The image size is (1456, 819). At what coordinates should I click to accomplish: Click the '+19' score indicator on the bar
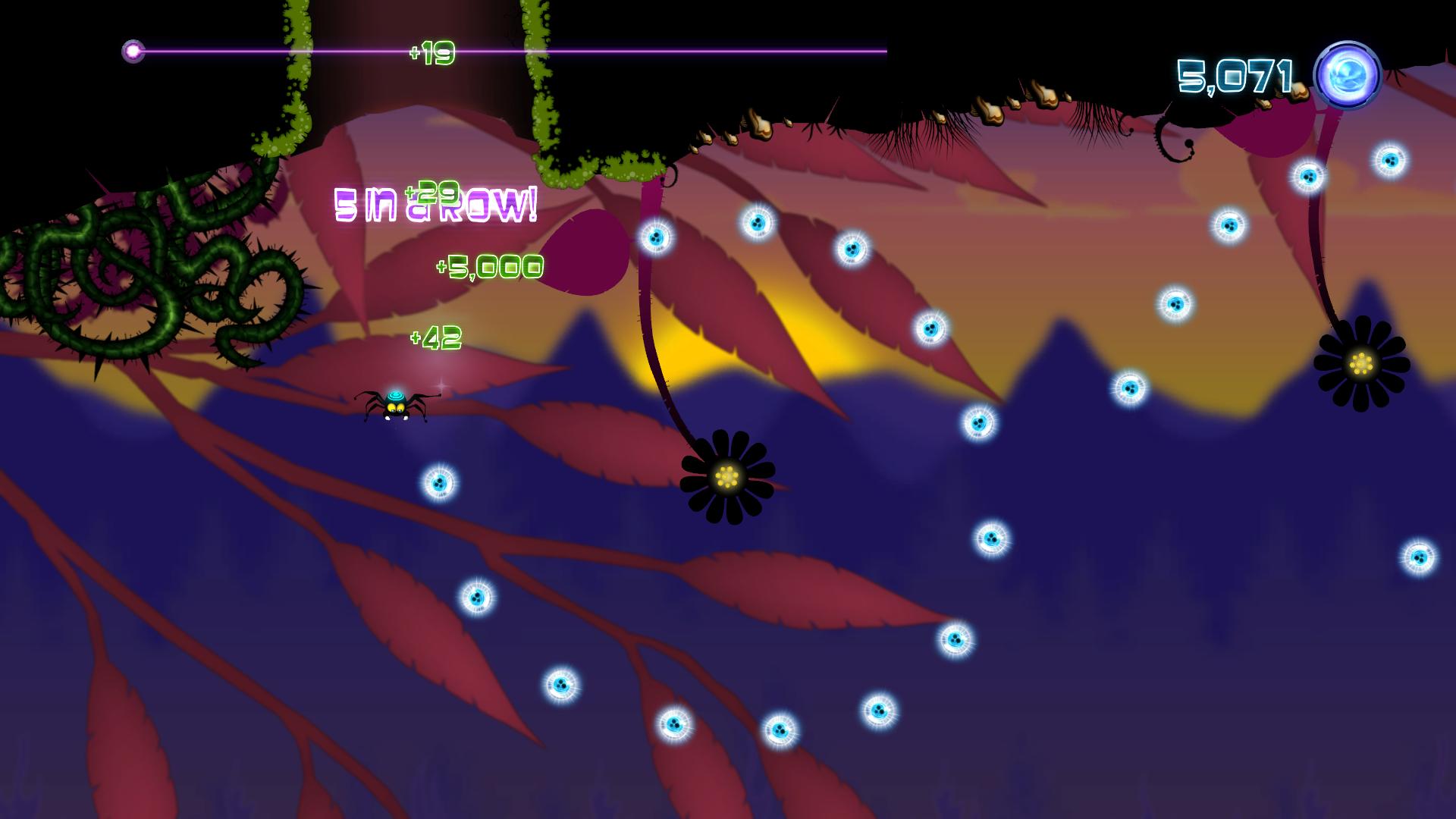pos(431,53)
